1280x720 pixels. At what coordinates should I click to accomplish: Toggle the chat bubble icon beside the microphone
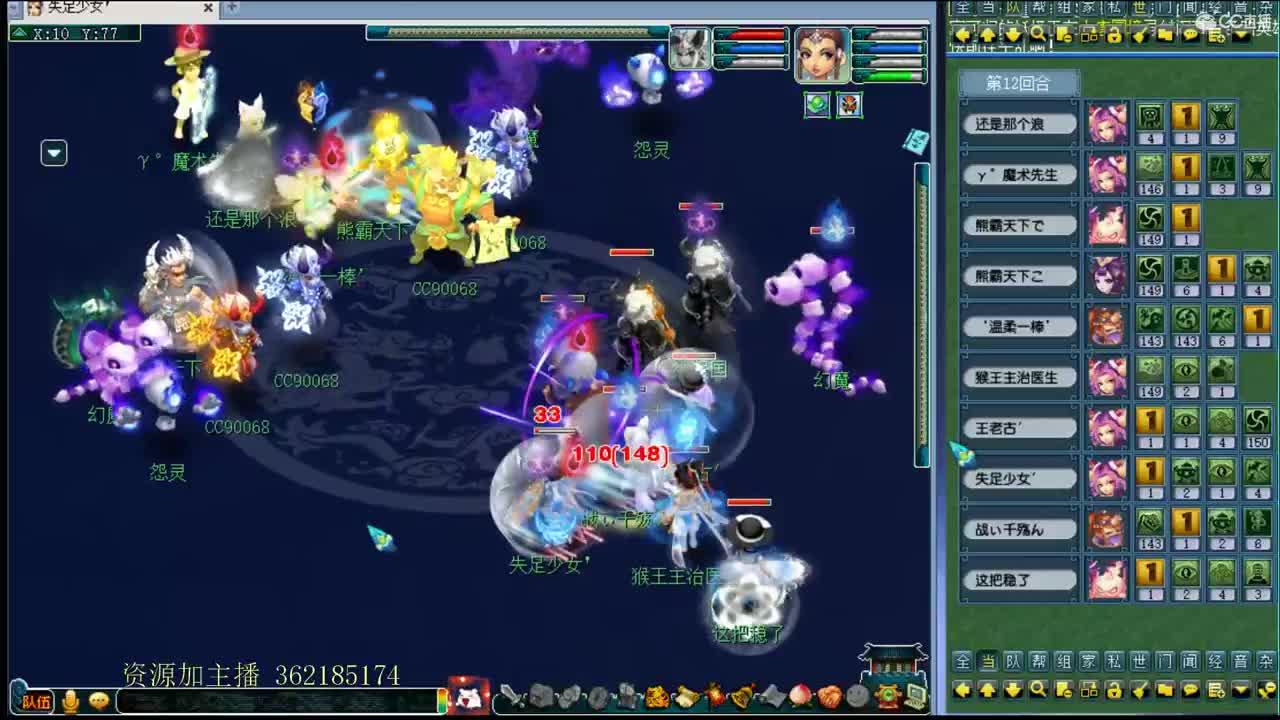coord(98,701)
